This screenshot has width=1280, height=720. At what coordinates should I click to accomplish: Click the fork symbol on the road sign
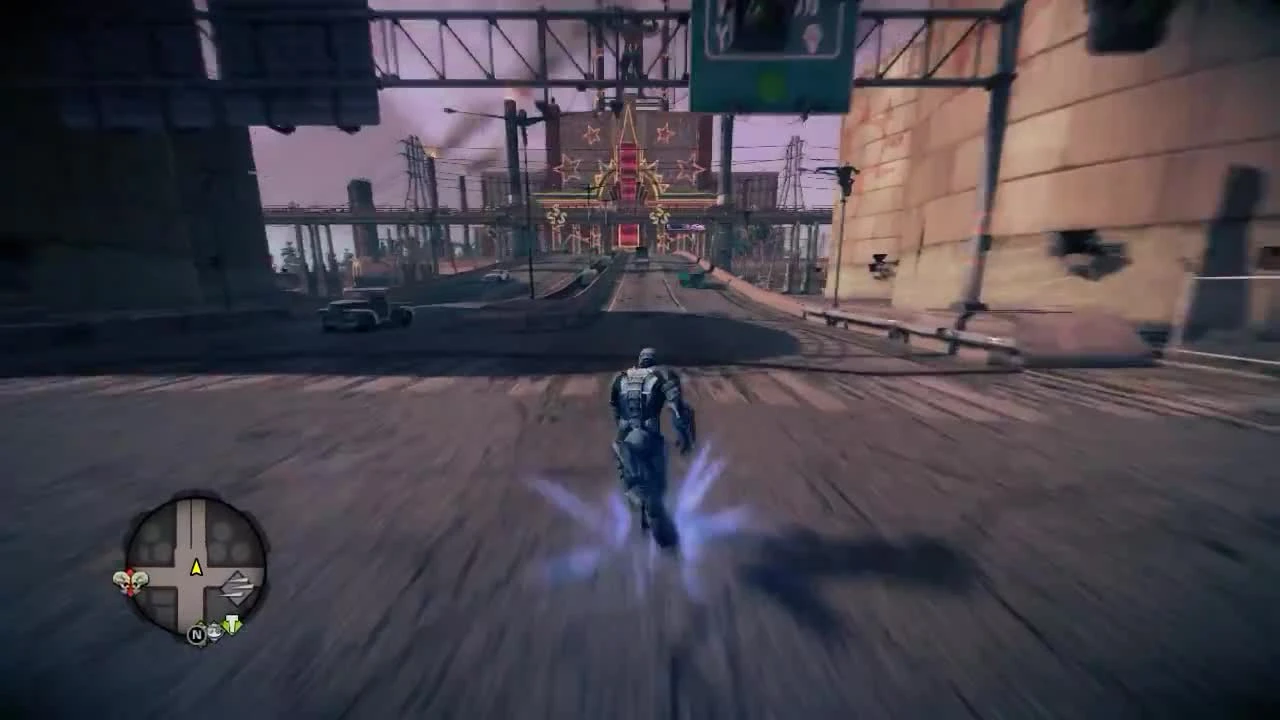pyautogui.click(x=723, y=30)
